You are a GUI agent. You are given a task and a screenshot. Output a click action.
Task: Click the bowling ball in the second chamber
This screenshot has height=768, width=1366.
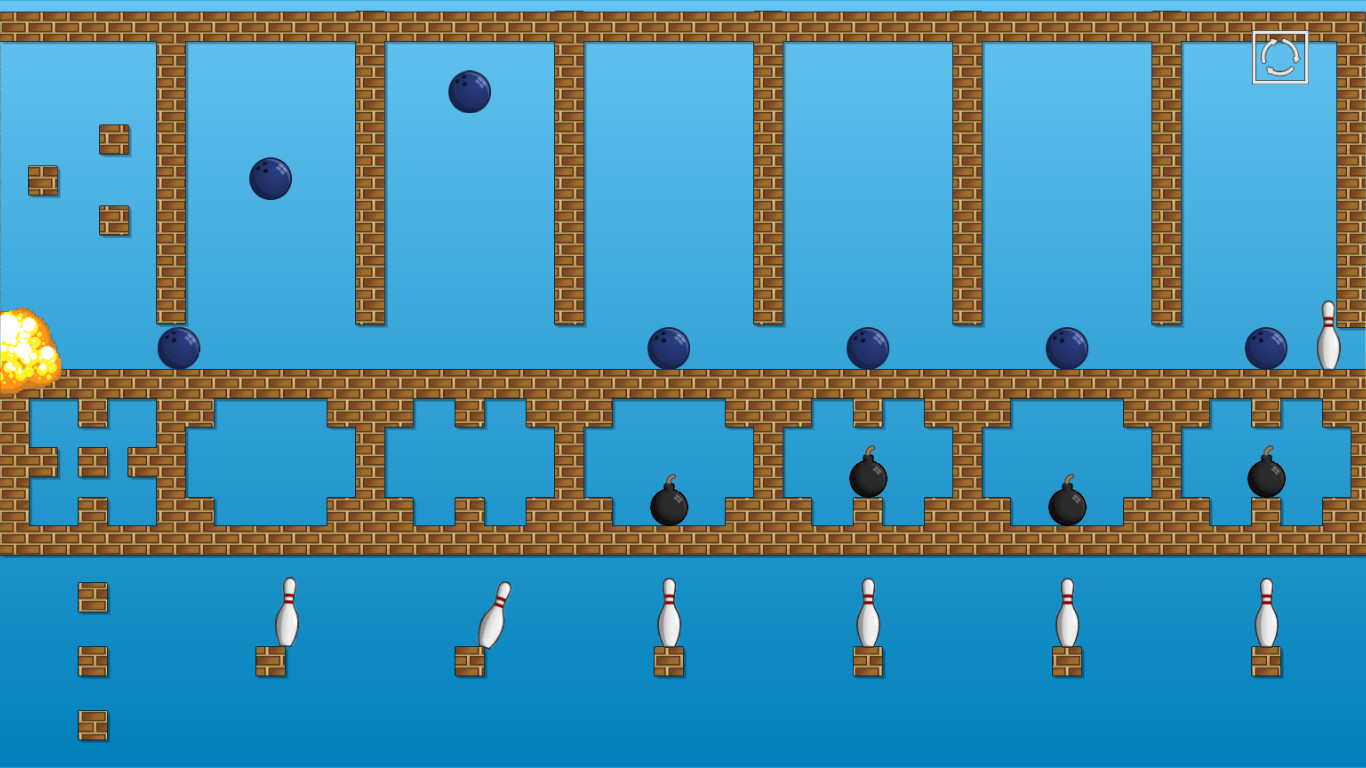click(x=268, y=177)
